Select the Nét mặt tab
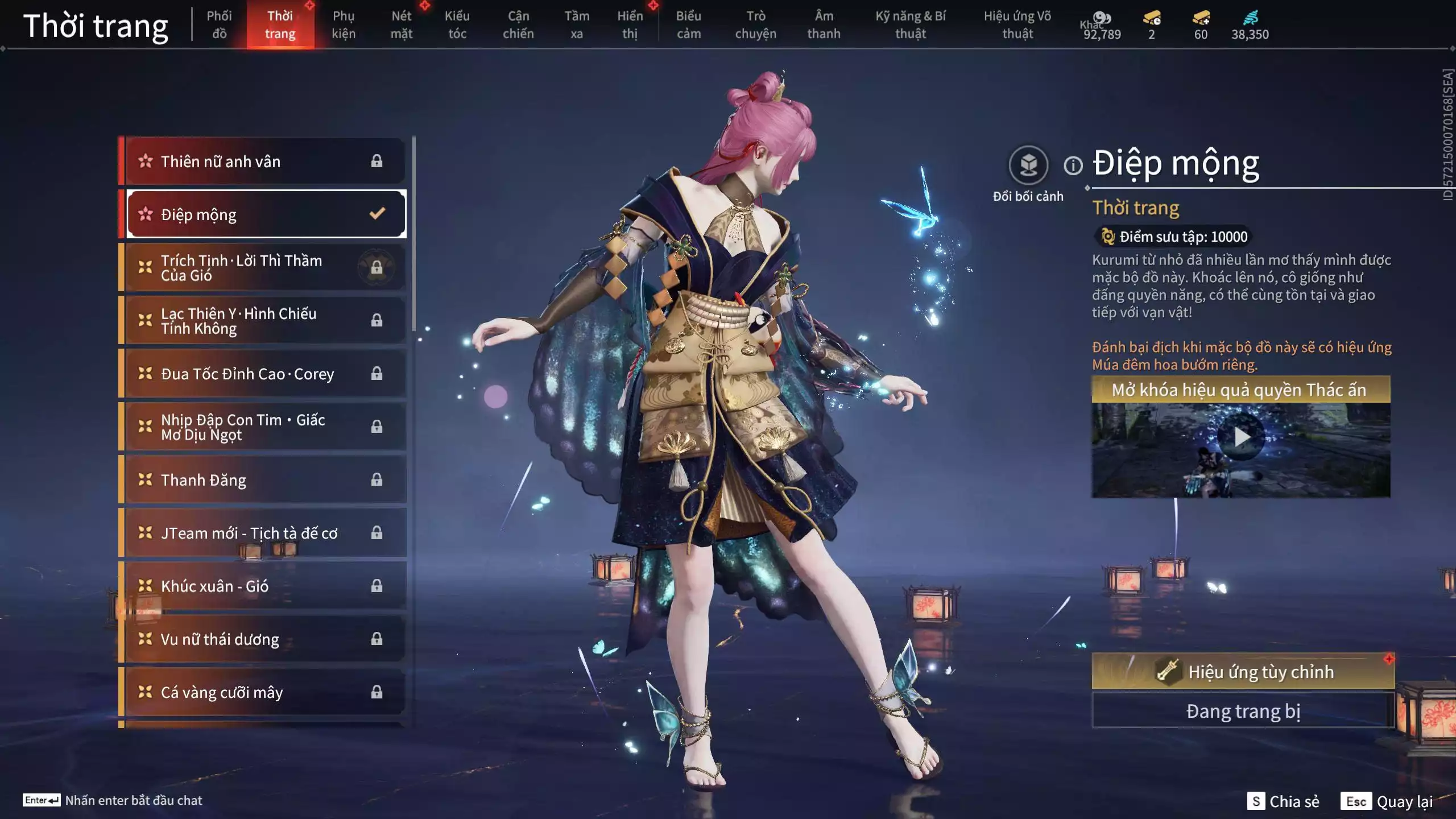The height and width of the screenshot is (819, 1456). coord(401,24)
